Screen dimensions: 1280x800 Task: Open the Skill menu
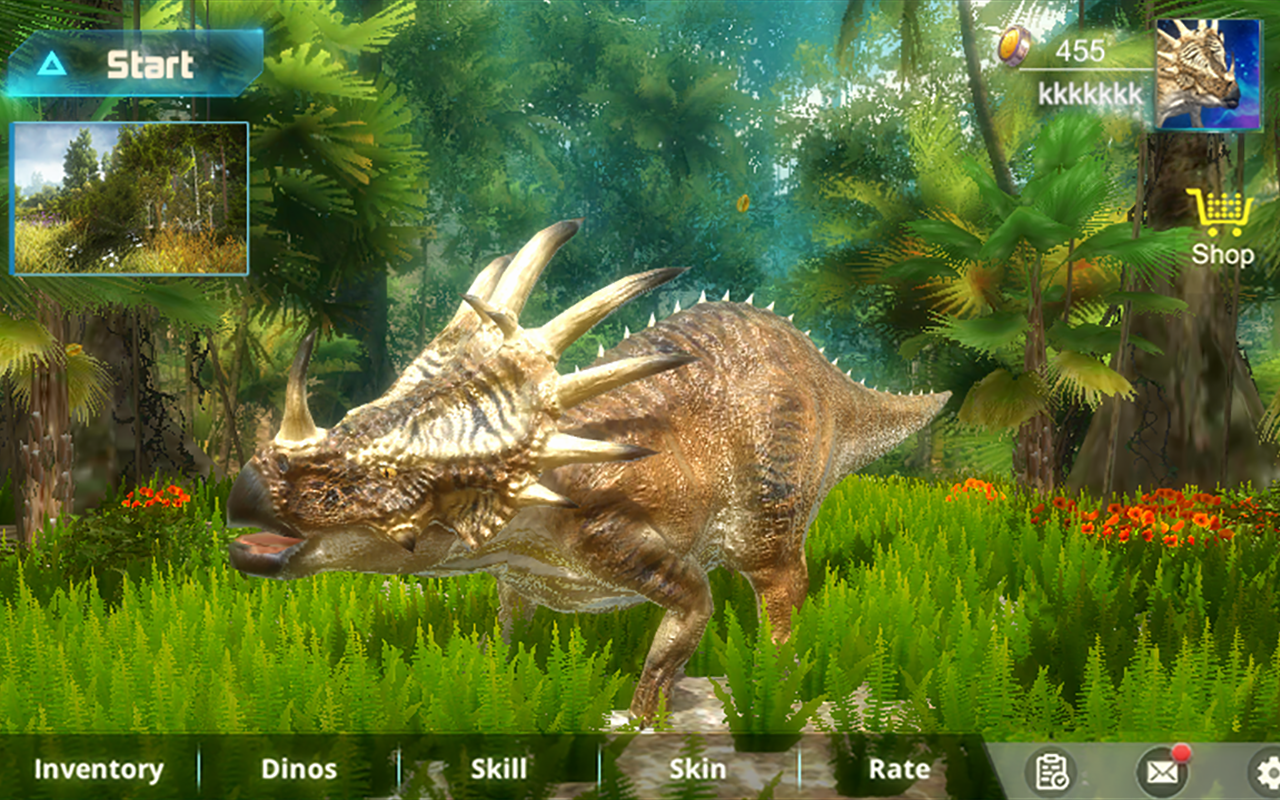coord(497,770)
